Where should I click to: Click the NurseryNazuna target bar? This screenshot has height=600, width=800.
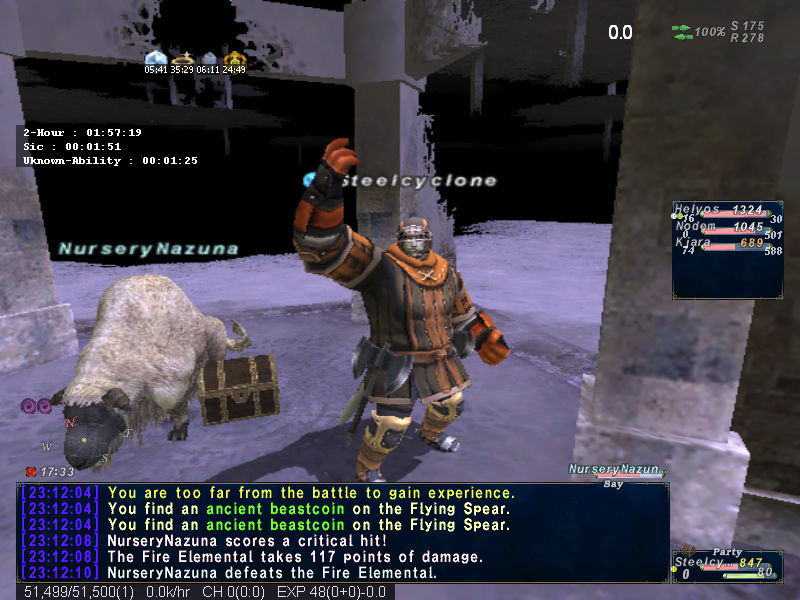615,470
